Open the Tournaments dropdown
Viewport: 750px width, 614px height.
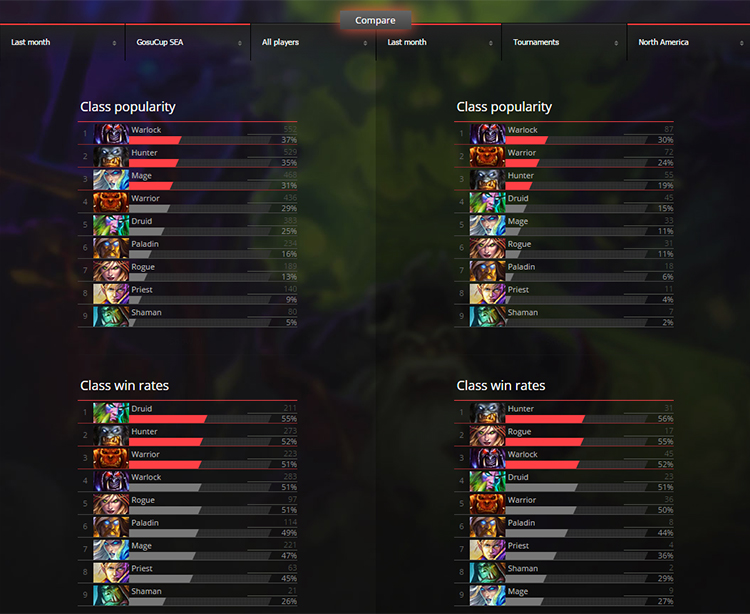(564, 43)
